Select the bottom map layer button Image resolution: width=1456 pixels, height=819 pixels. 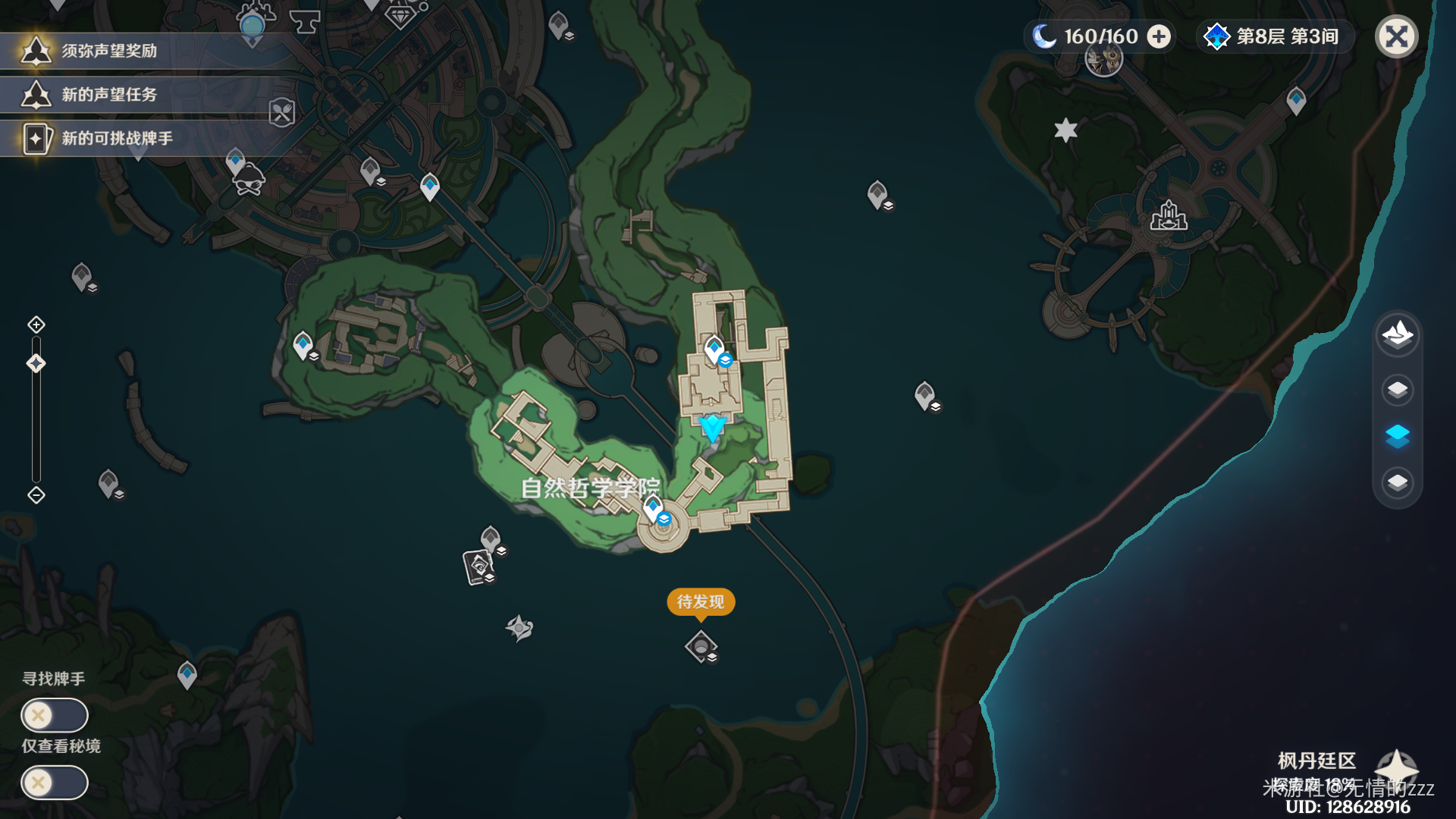coord(1397,482)
